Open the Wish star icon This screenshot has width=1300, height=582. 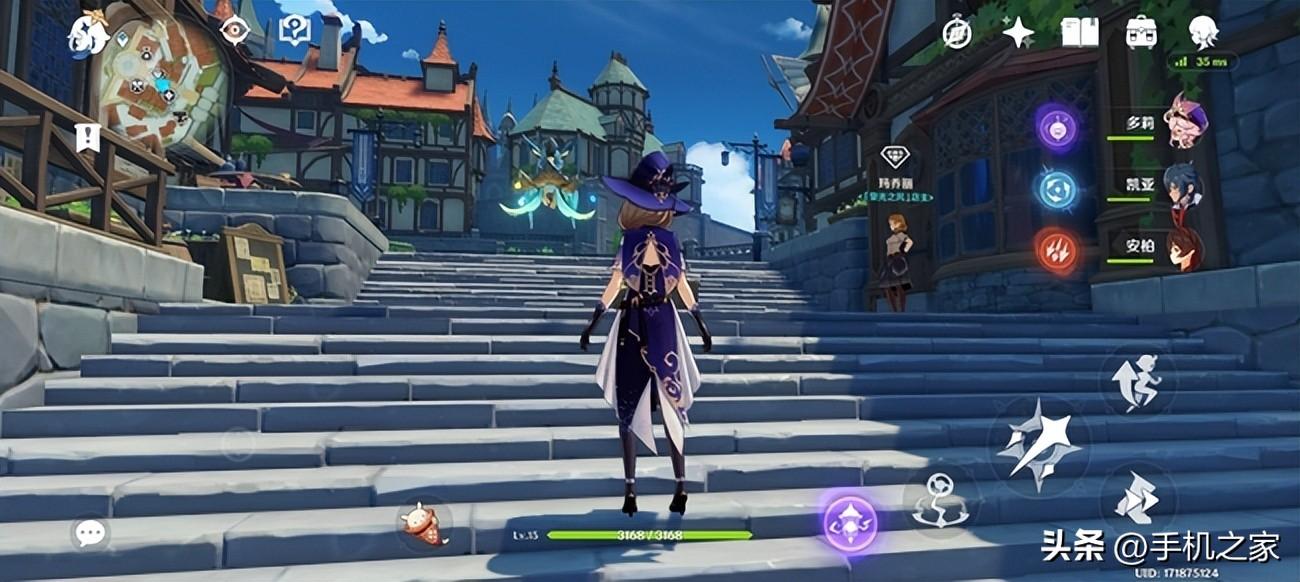(x=1018, y=32)
